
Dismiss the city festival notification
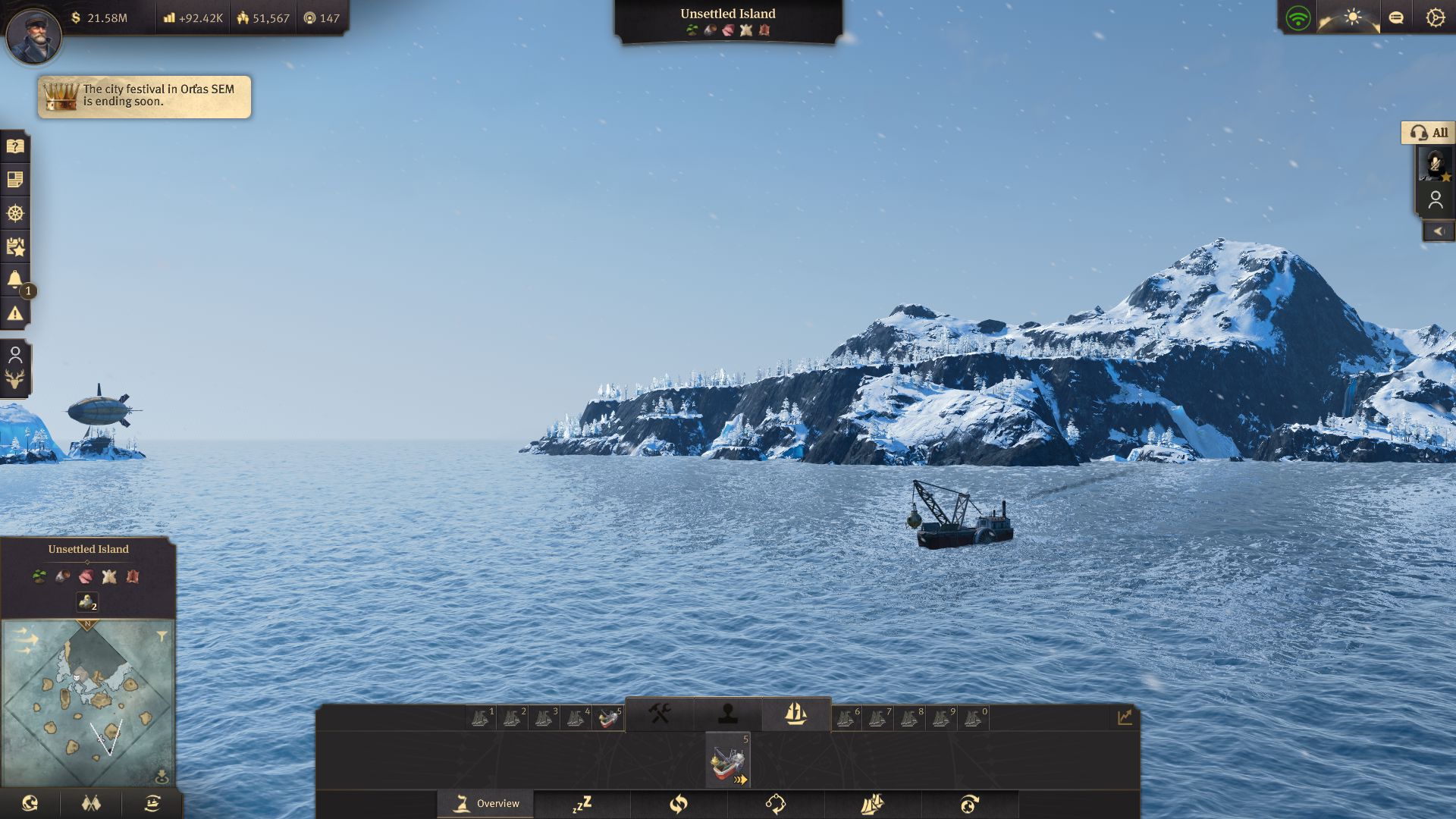(x=144, y=96)
